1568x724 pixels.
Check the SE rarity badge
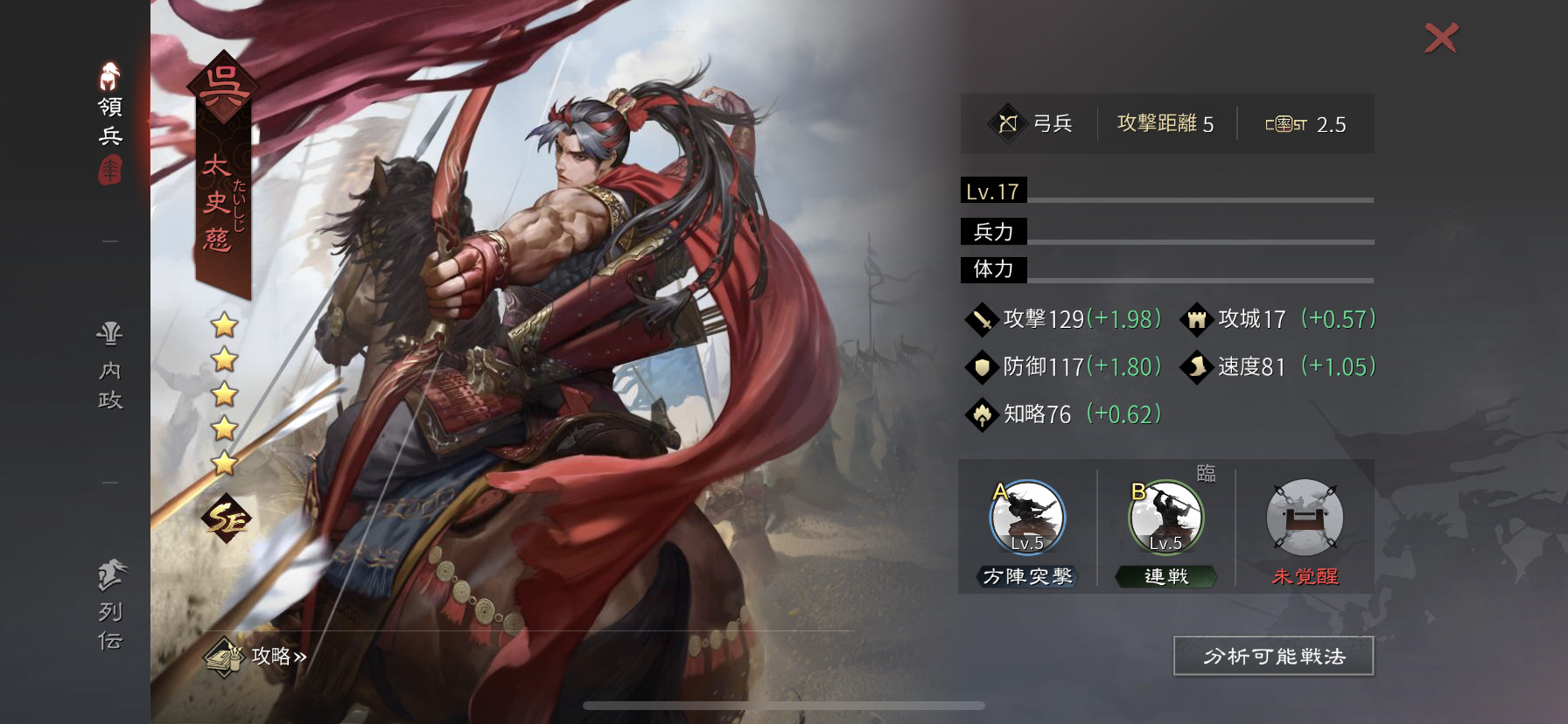click(x=226, y=519)
